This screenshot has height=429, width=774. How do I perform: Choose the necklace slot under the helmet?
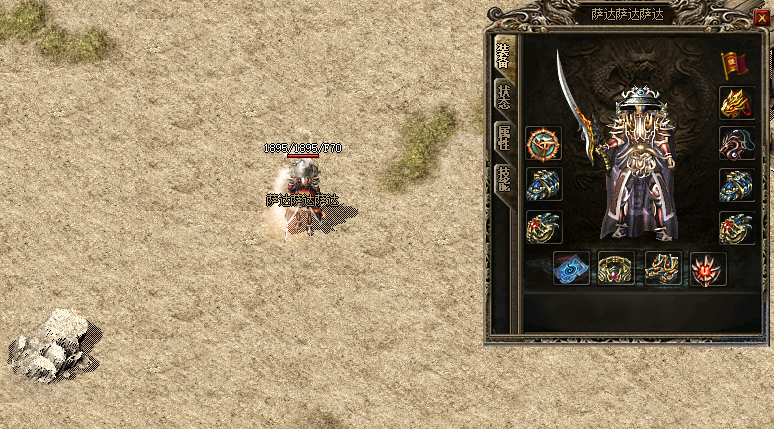tap(737, 144)
